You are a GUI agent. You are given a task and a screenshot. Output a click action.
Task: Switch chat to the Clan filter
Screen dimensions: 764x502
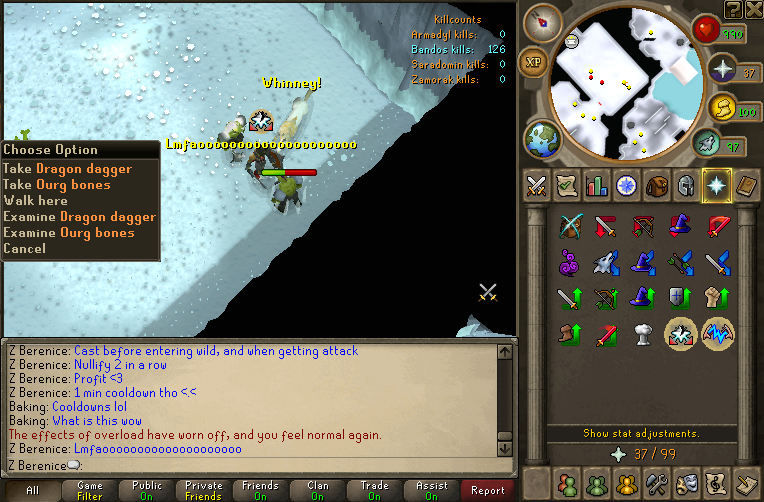pyautogui.click(x=318, y=490)
